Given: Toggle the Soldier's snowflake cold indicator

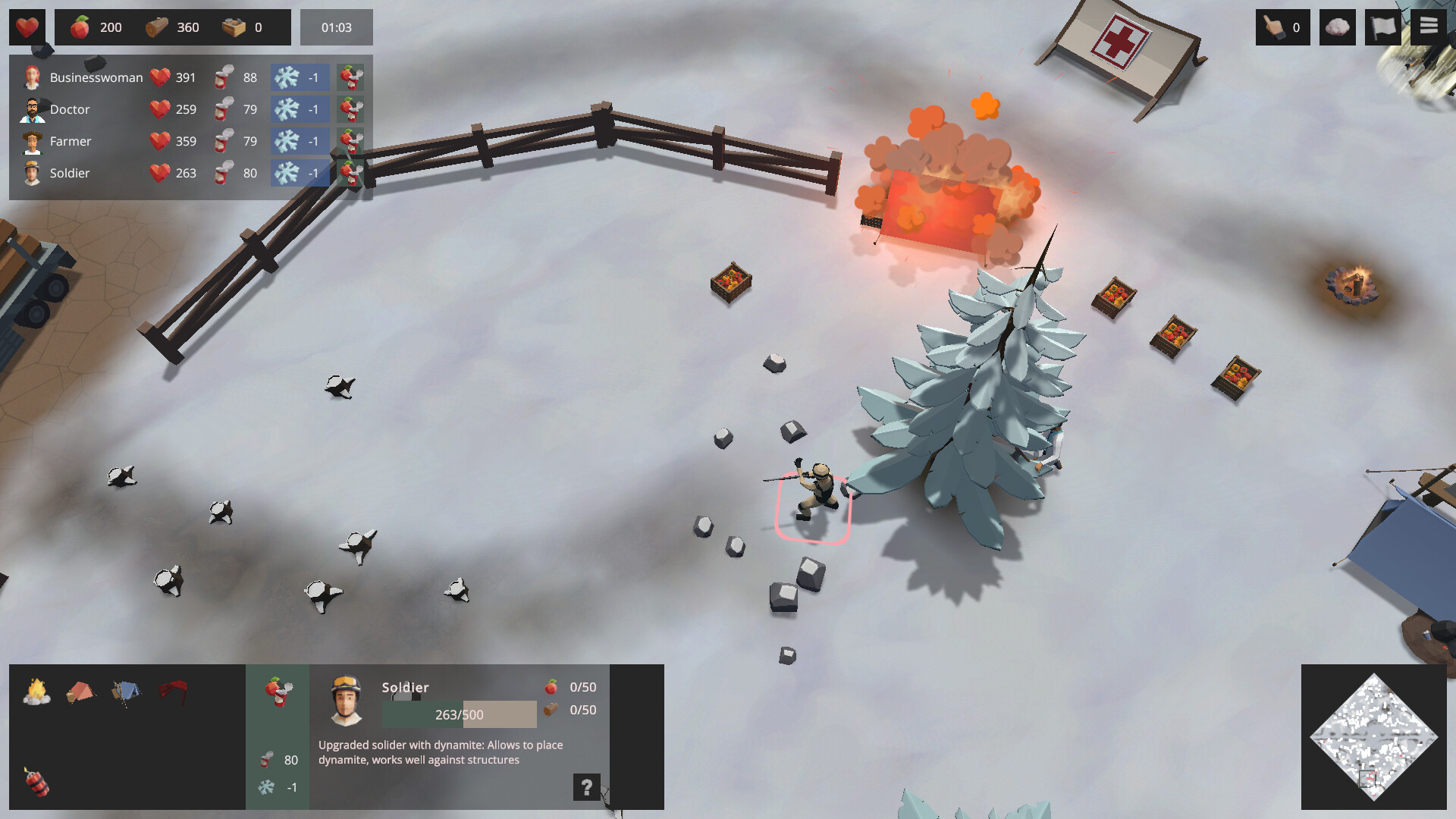Looking at the screenshot, I should click(x=300, y=173).
